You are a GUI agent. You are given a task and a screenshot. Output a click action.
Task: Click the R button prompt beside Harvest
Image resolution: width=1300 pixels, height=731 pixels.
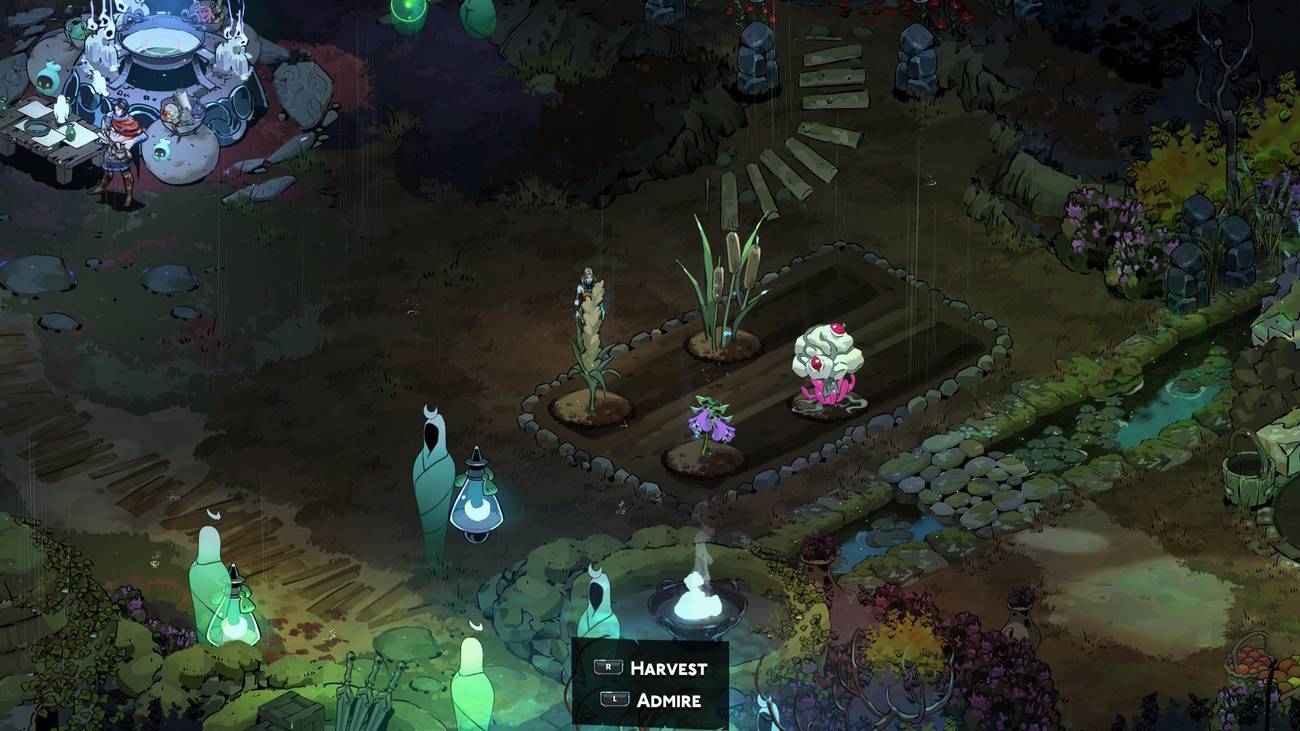tap(608, 667)
